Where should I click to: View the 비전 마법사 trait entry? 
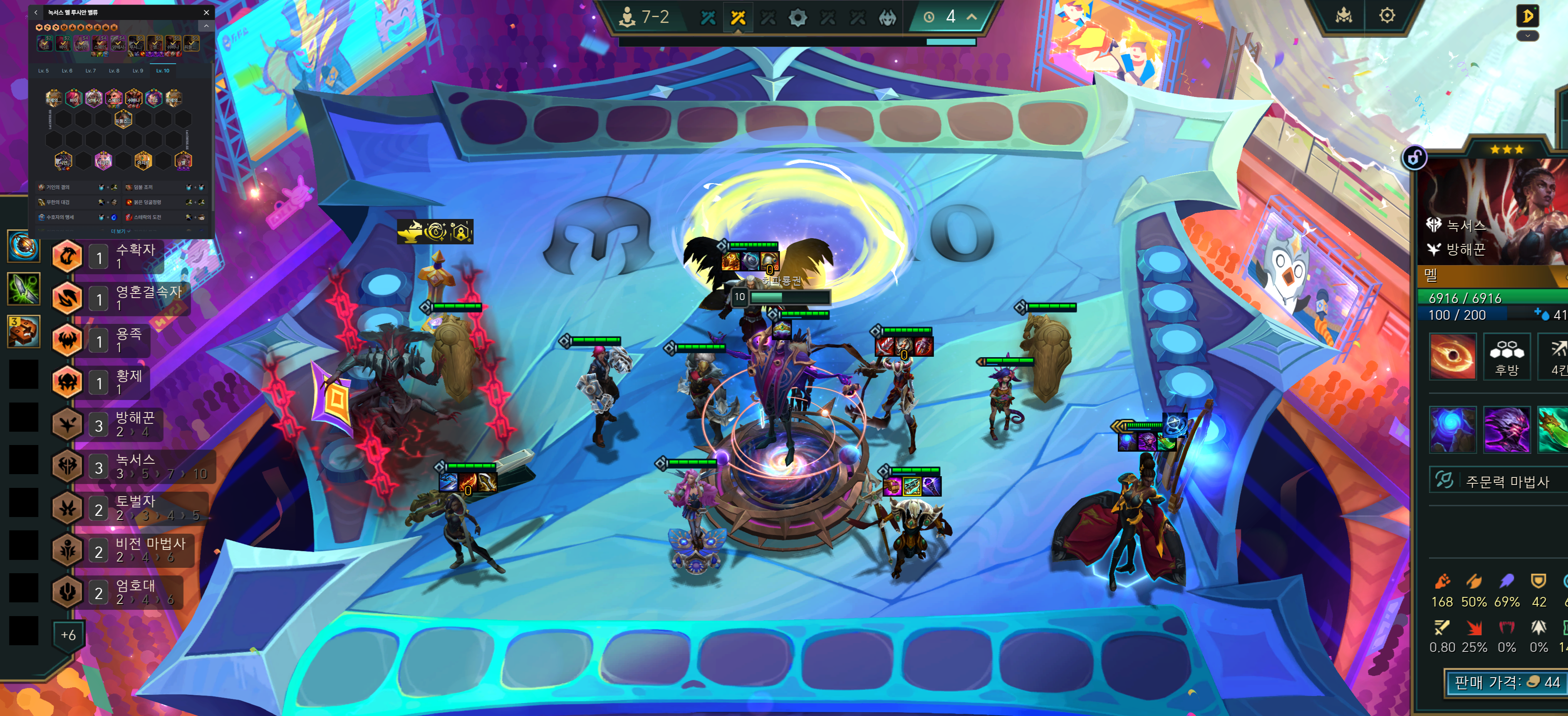(134, 550)
